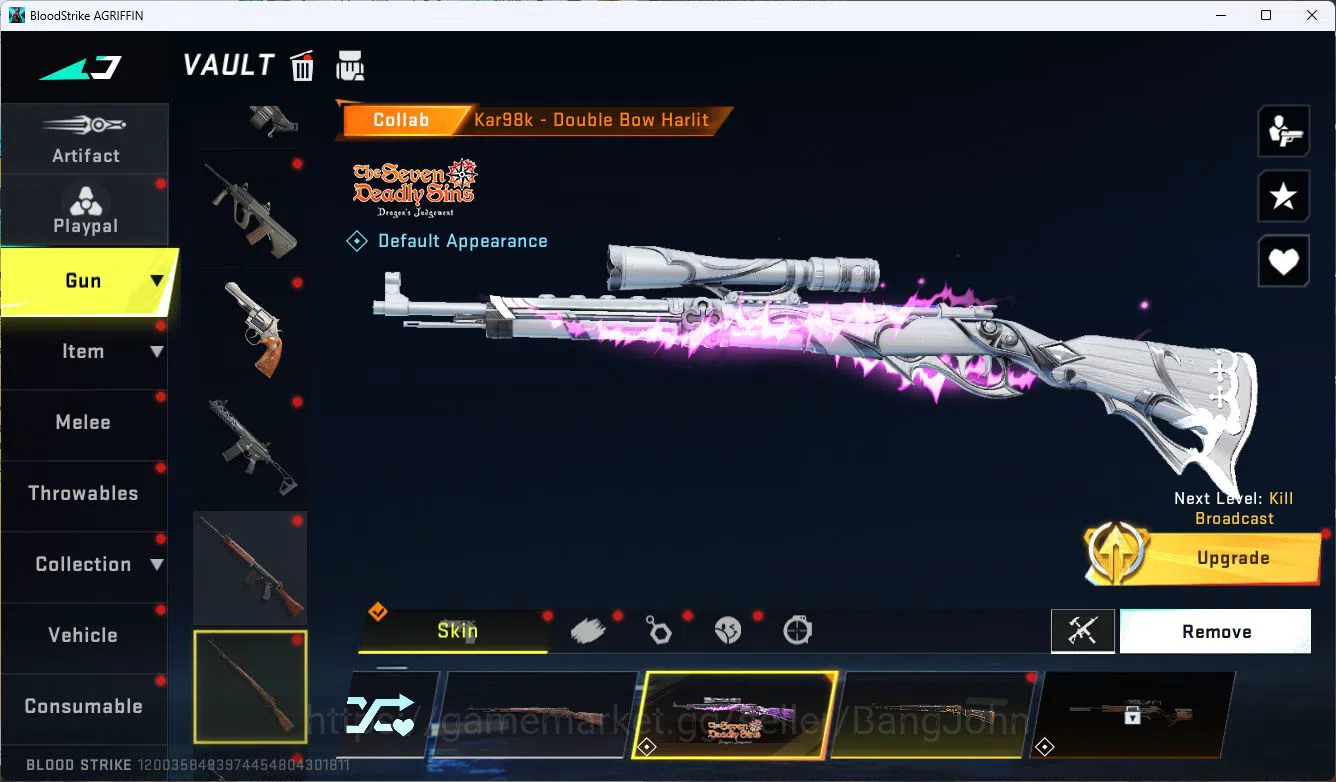Open the dismantle machine icon beside the trash

pos(350,65)
